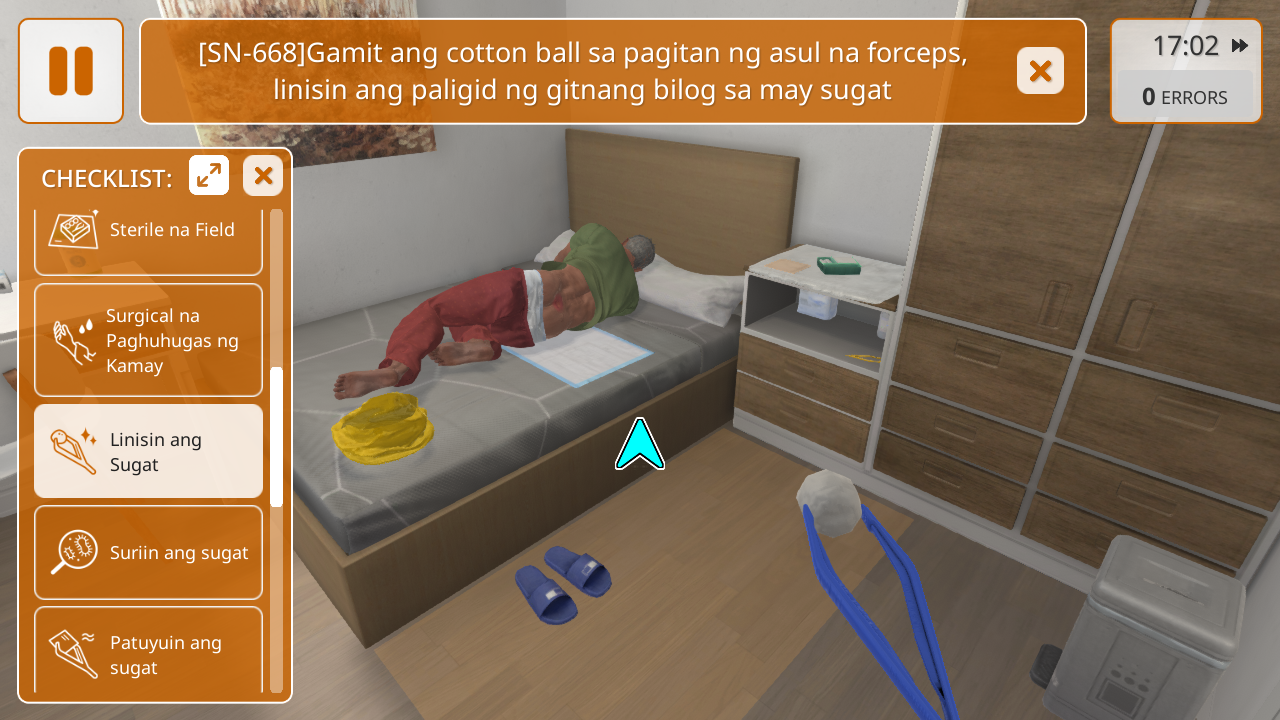Dismiss the orange instruction banner
This screenshot has width=1280, height=720.
coord(1040,71)
